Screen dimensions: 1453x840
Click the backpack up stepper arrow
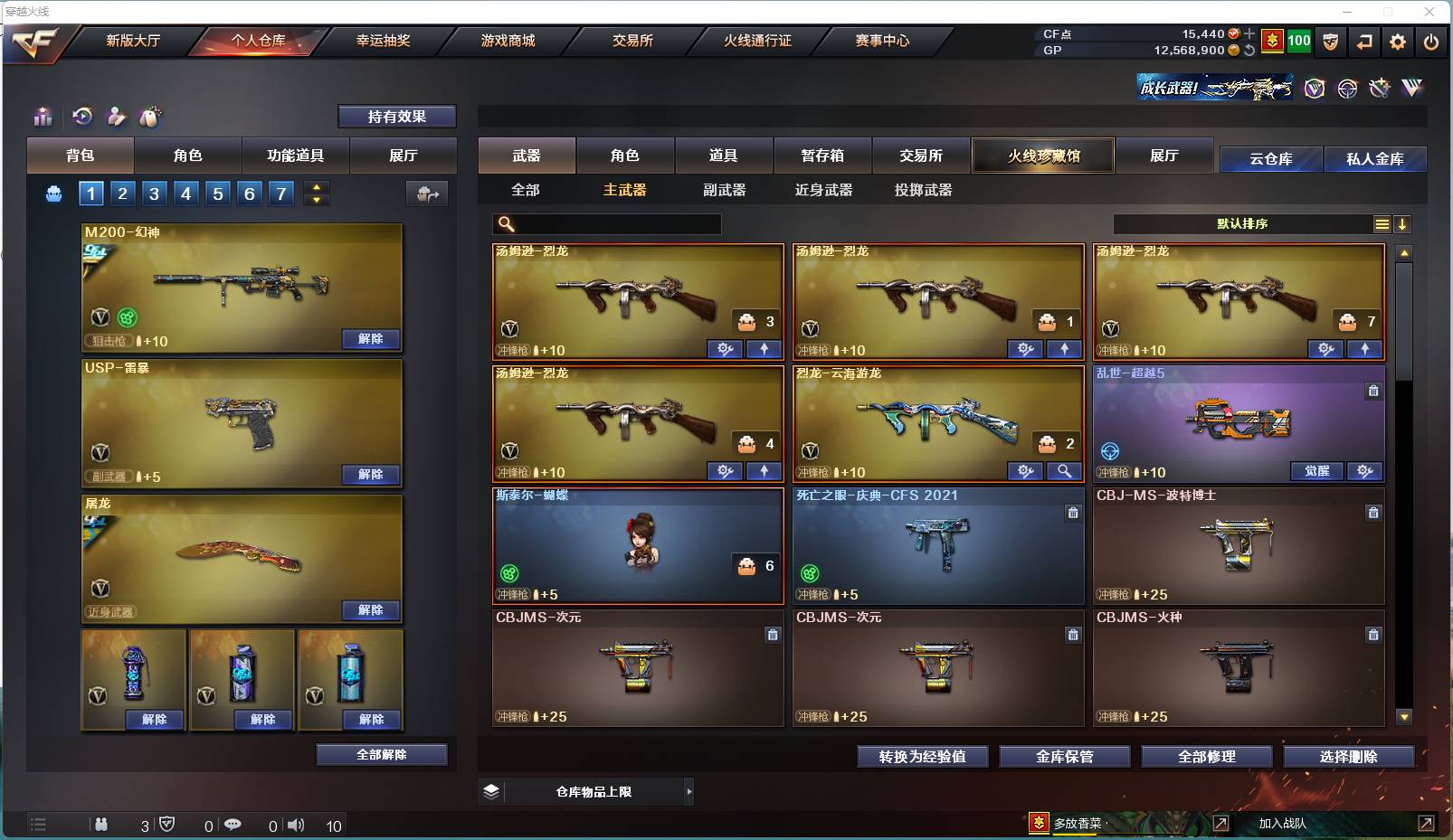click(316, 187)
